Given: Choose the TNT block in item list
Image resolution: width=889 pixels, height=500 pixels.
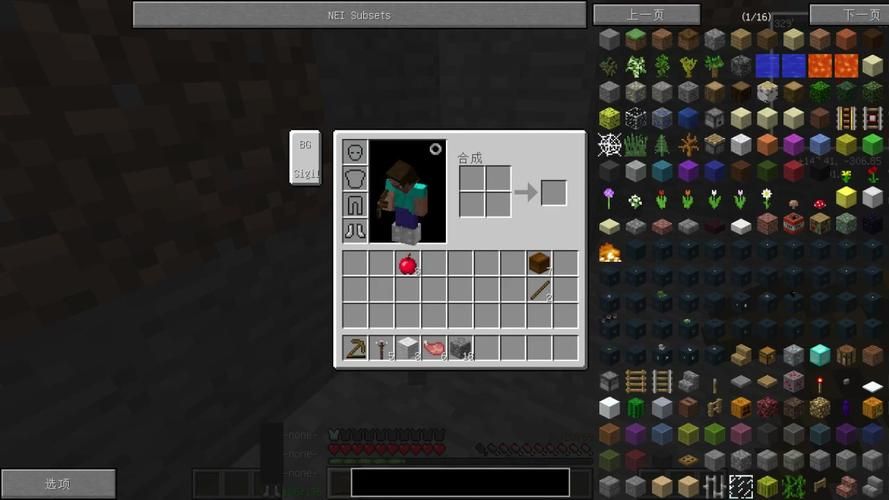Looking at the screenshot, I should tap(794, 223).
